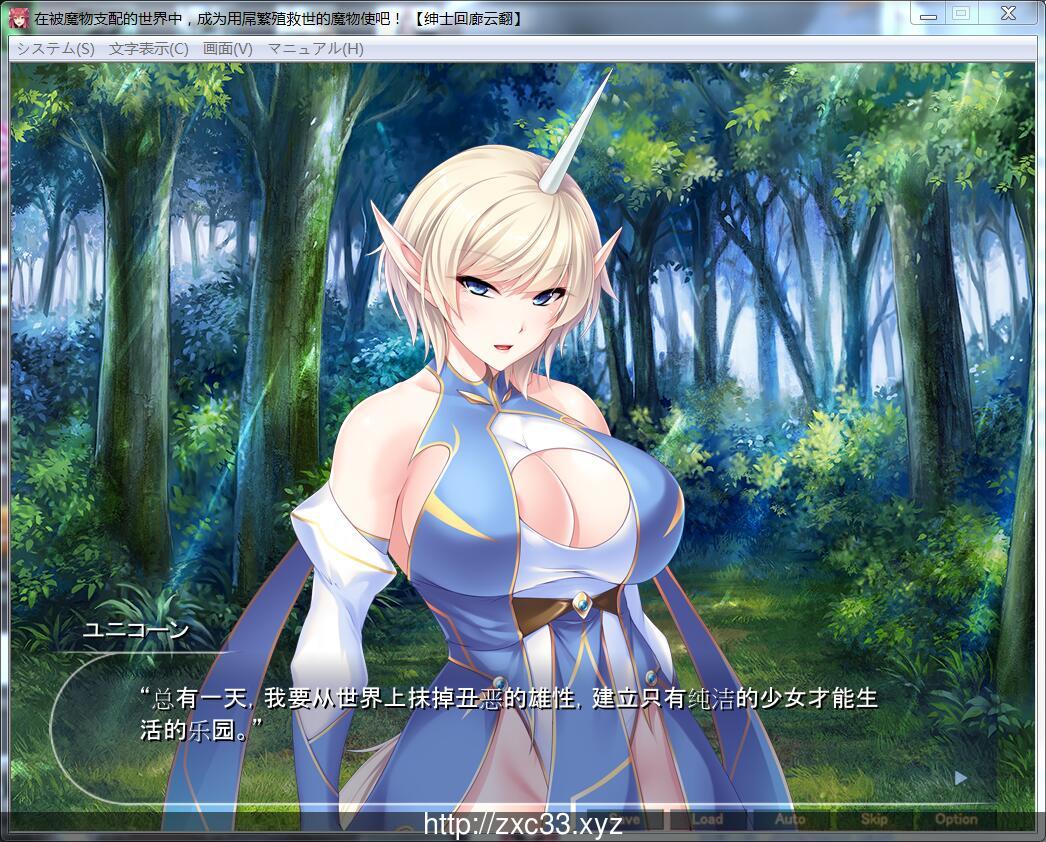Activate the Skip button
This screenshot has height=842, width=1046.
pyautogui.click(x=874, y=819)
